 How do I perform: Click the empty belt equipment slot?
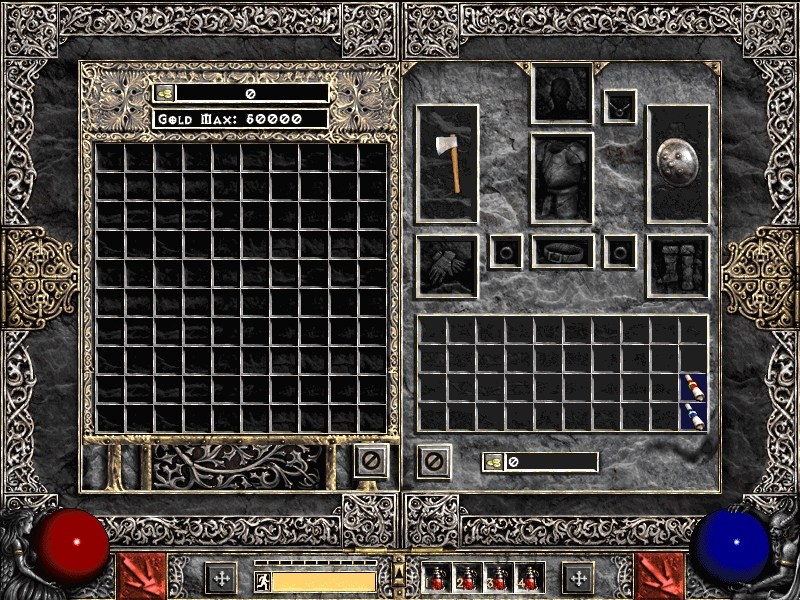pyautogui.click(x=562, y=252)
